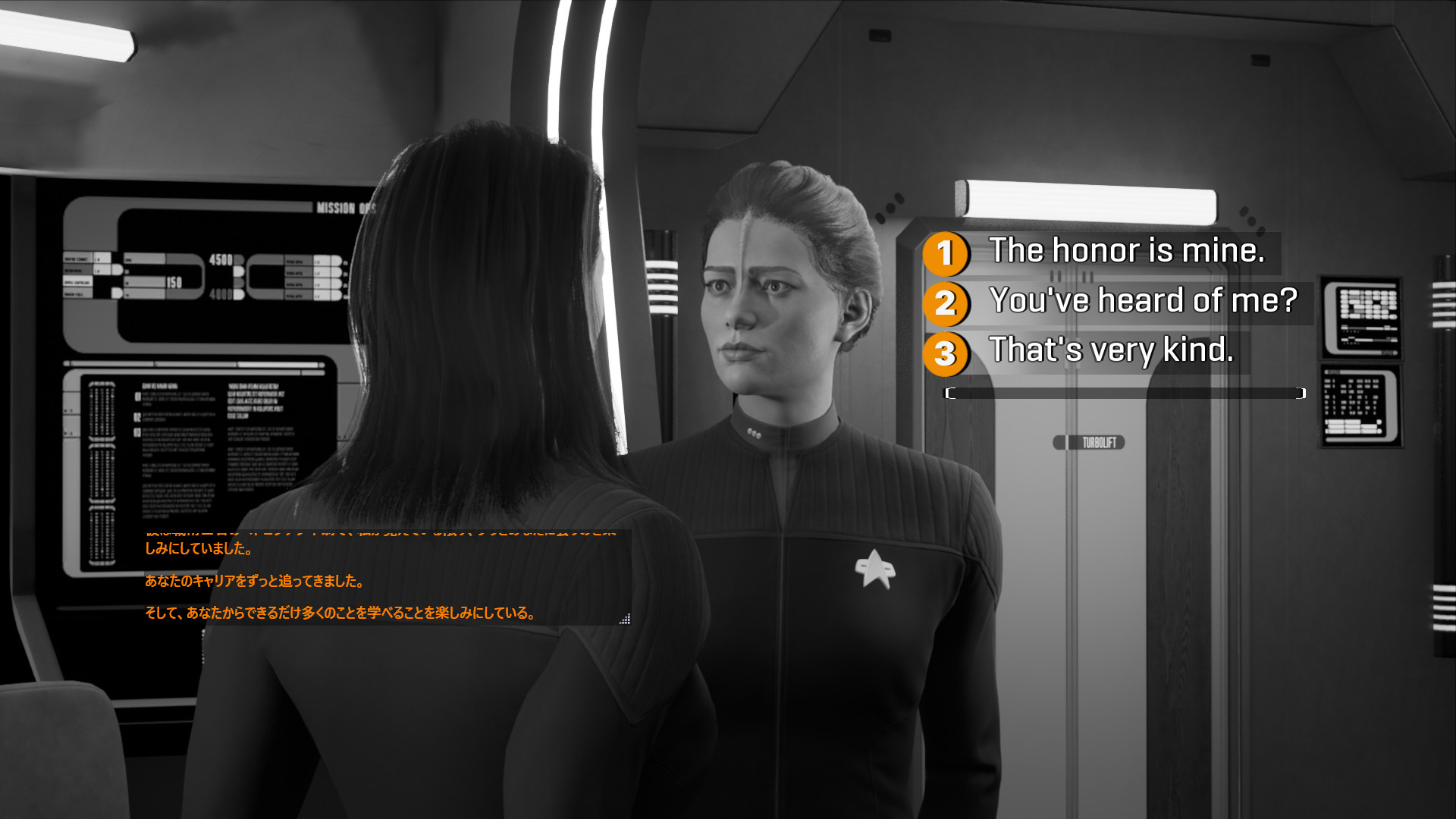Click the resize grip of the translation overlay
Viewport: 1456px width, 819px height.
625,619
